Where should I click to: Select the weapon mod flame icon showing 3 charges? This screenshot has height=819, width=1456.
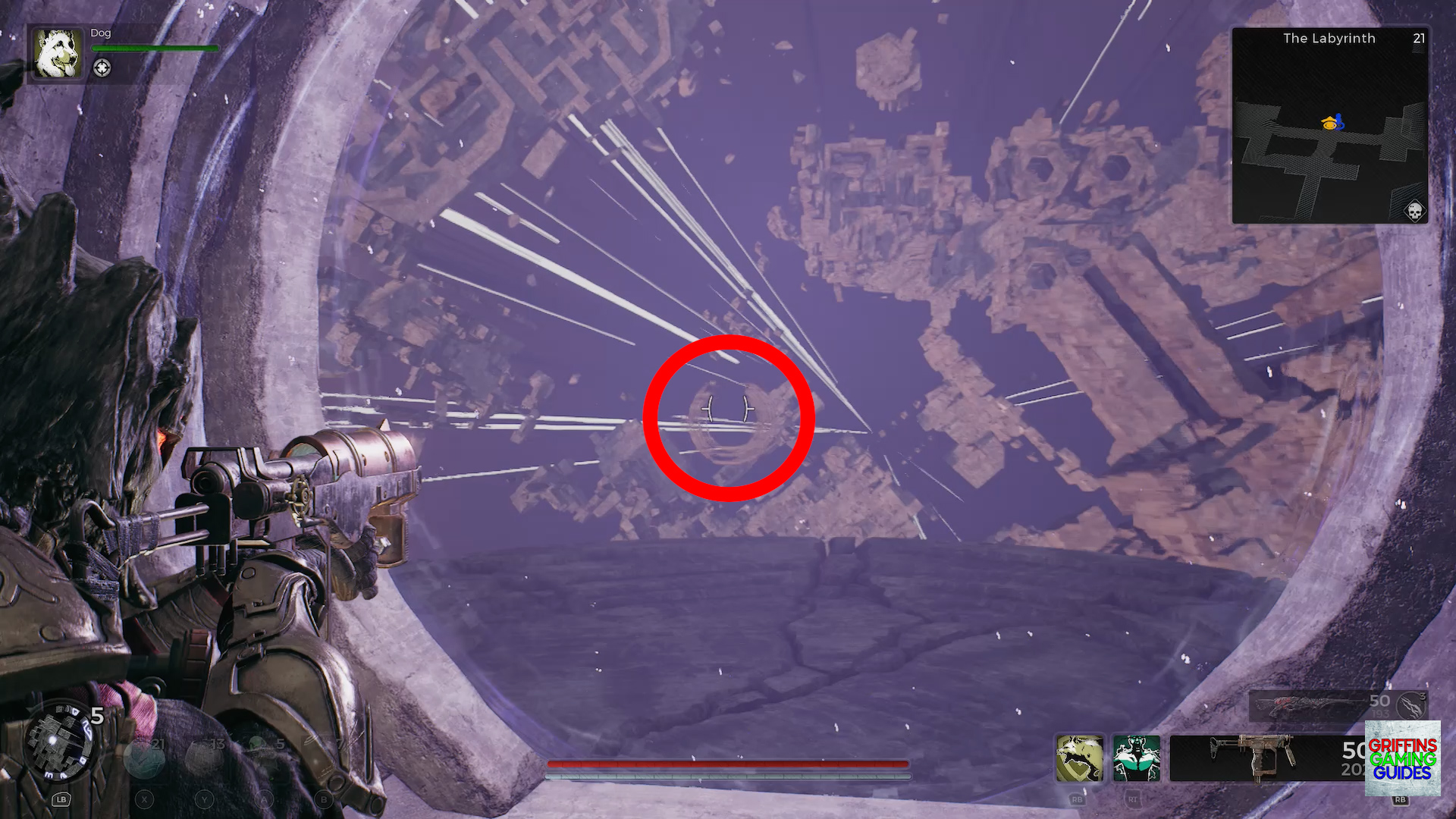pyautogui.click(x=1409, y=706)
